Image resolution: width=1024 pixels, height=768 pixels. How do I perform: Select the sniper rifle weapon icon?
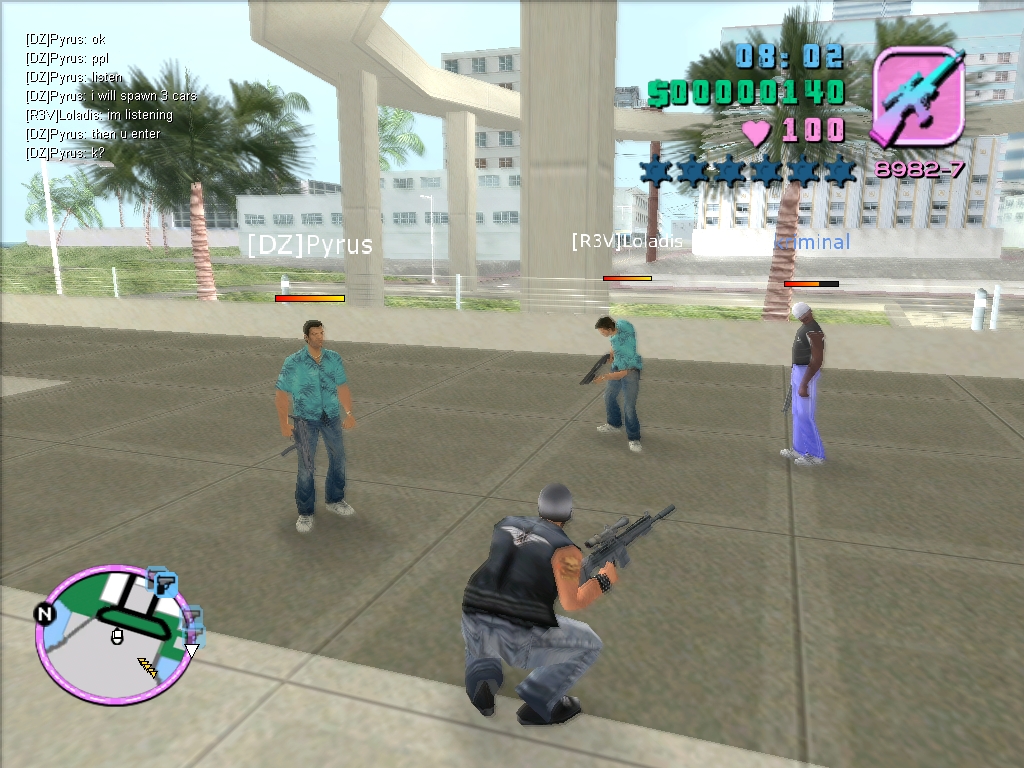point(918,97)
